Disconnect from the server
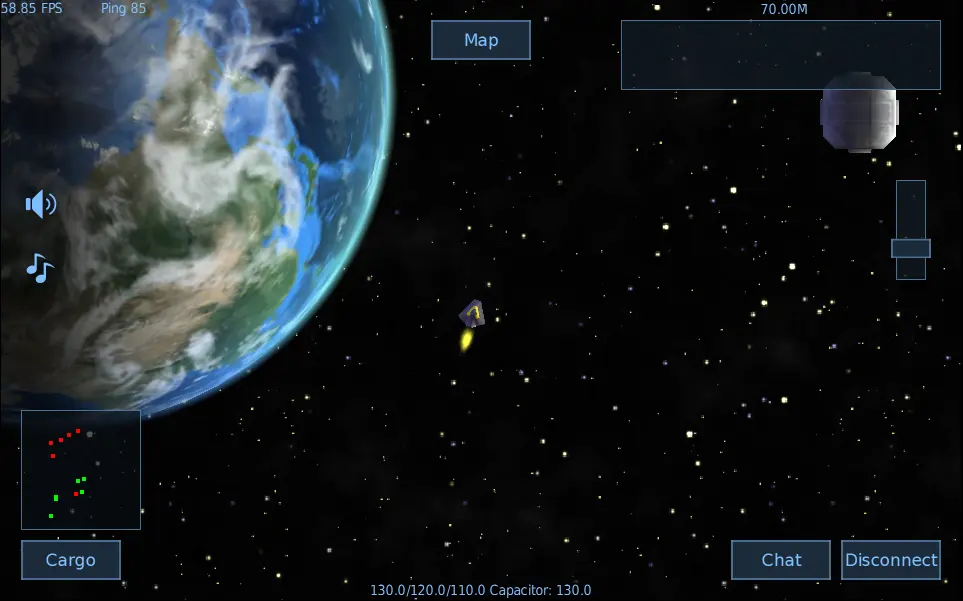This screenshot has width=963, height=601. pyautogui.click(x=891, y=560)
